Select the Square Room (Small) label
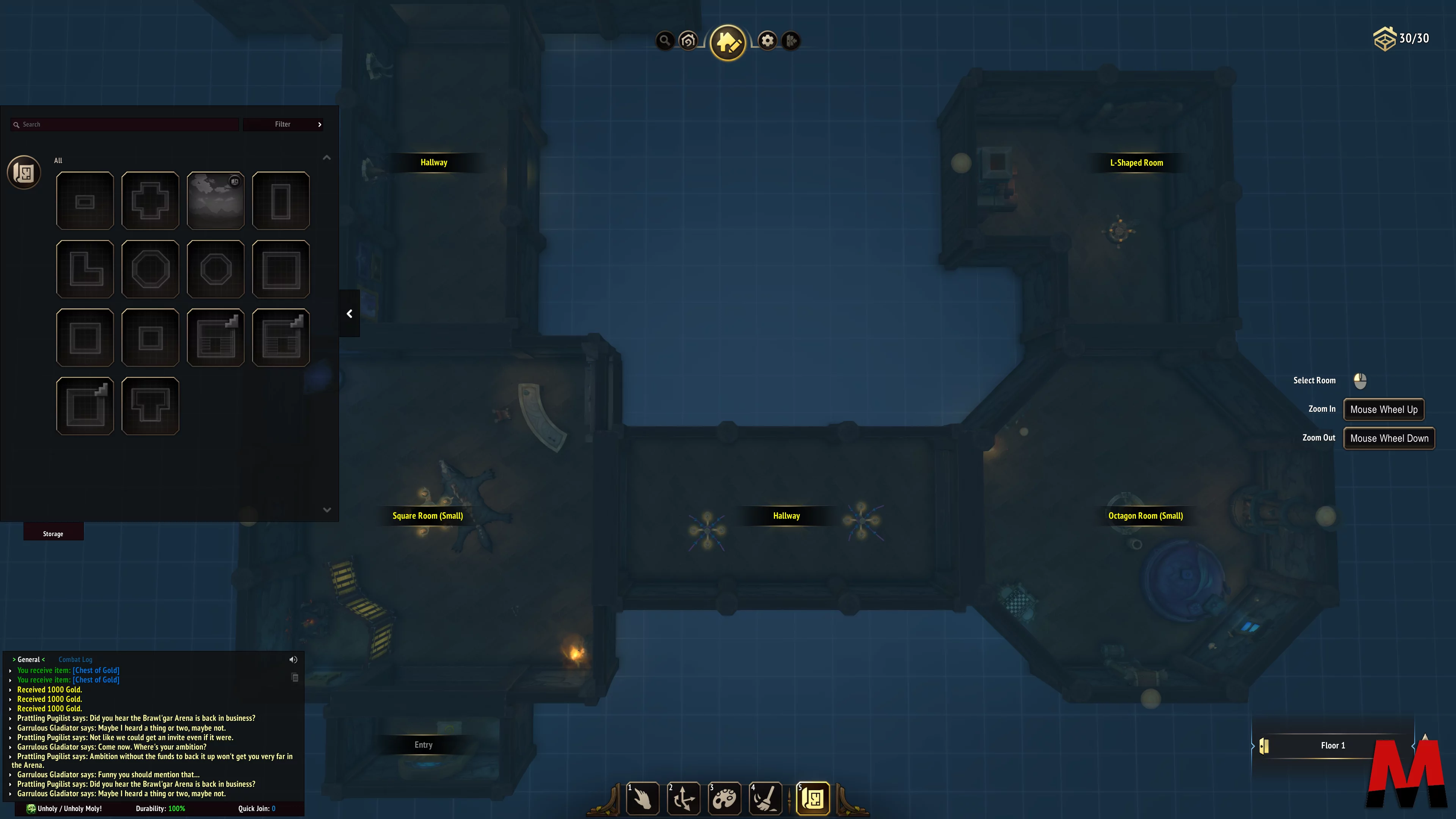1456x819 pixels. 427,516
